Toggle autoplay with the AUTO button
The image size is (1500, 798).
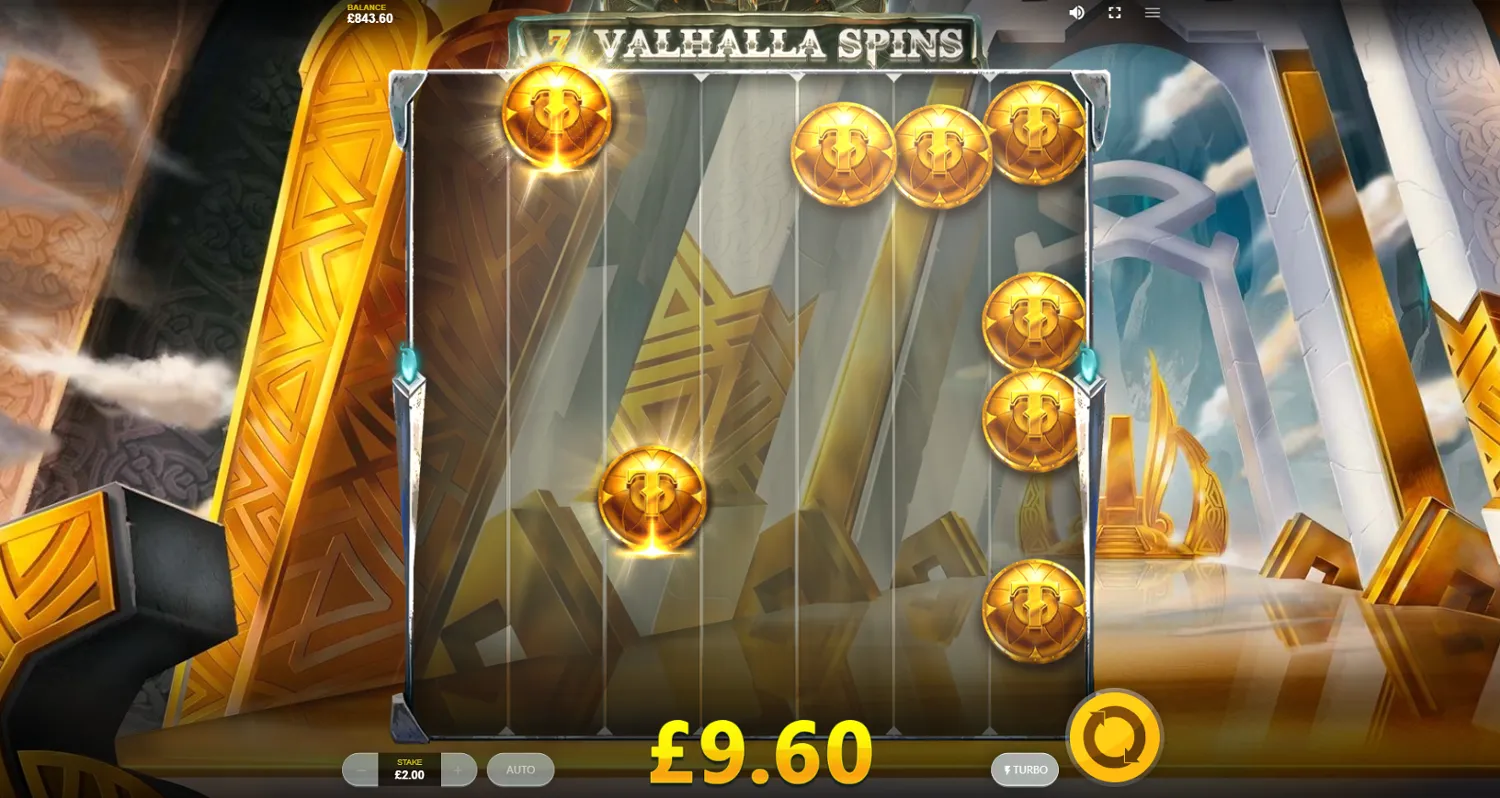(520, 770)
